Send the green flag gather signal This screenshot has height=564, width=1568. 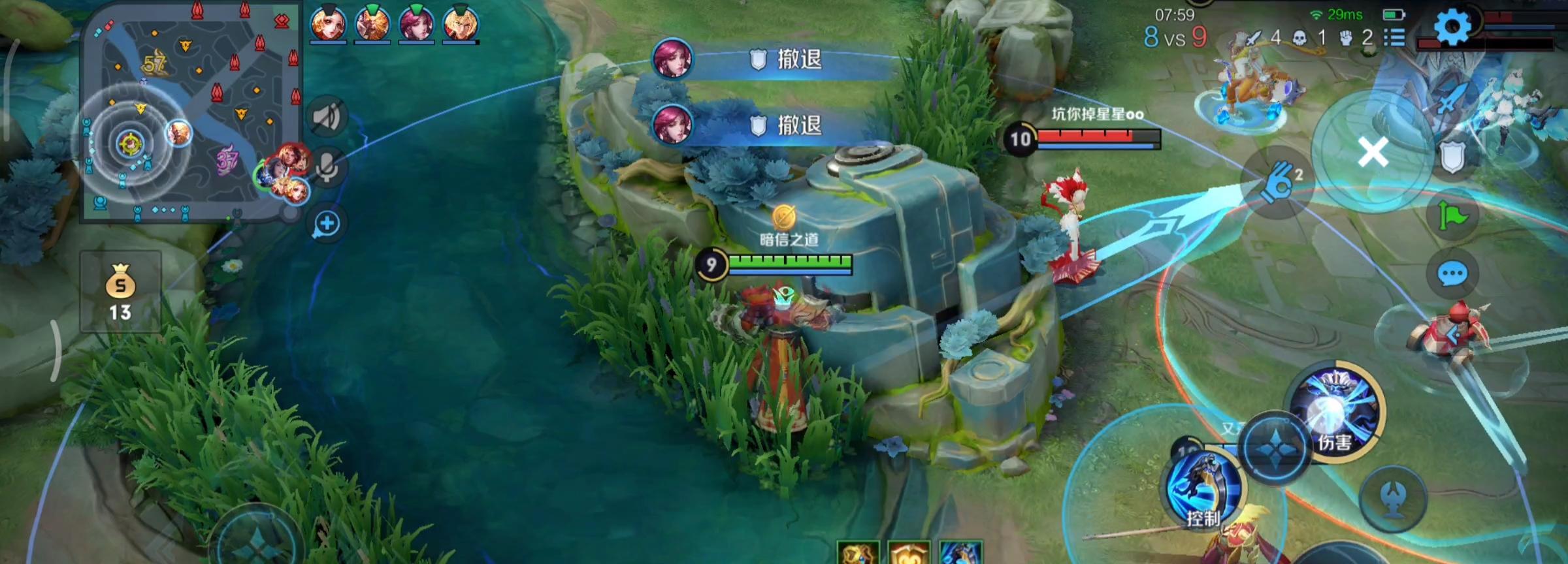[1452, 215]
